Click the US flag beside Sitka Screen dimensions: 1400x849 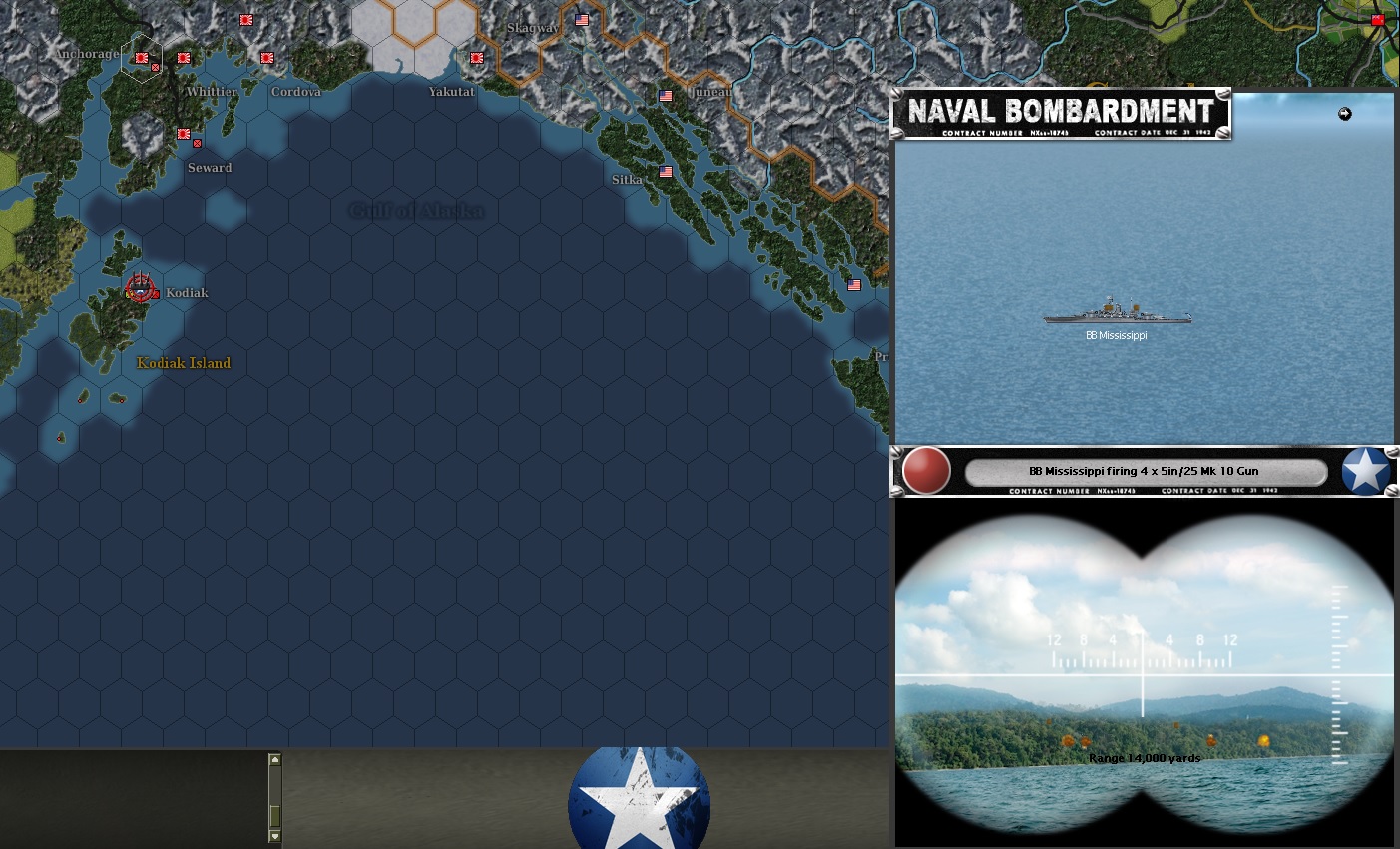coord(666,172)
